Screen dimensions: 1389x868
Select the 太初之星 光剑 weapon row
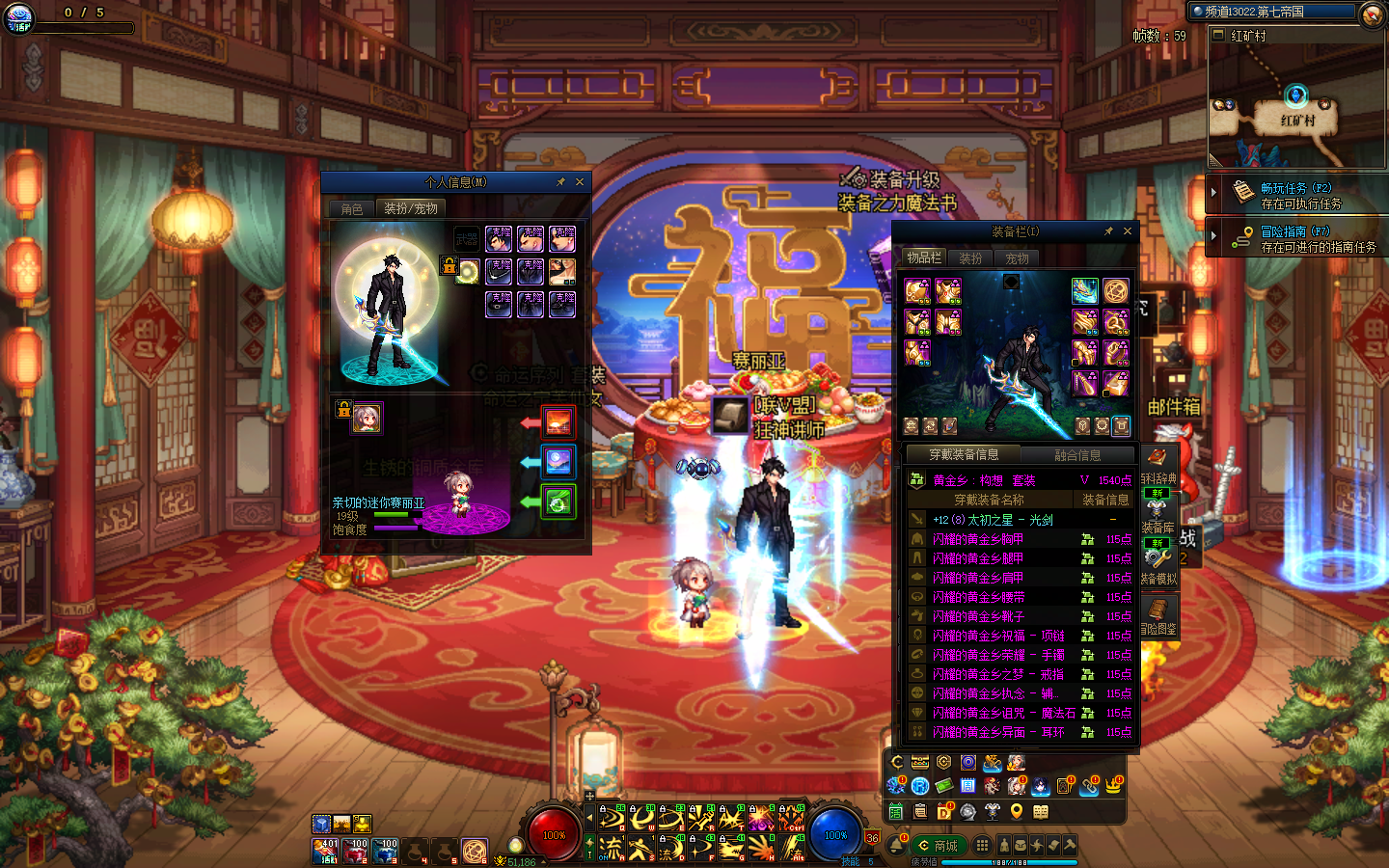coord(994,520)
